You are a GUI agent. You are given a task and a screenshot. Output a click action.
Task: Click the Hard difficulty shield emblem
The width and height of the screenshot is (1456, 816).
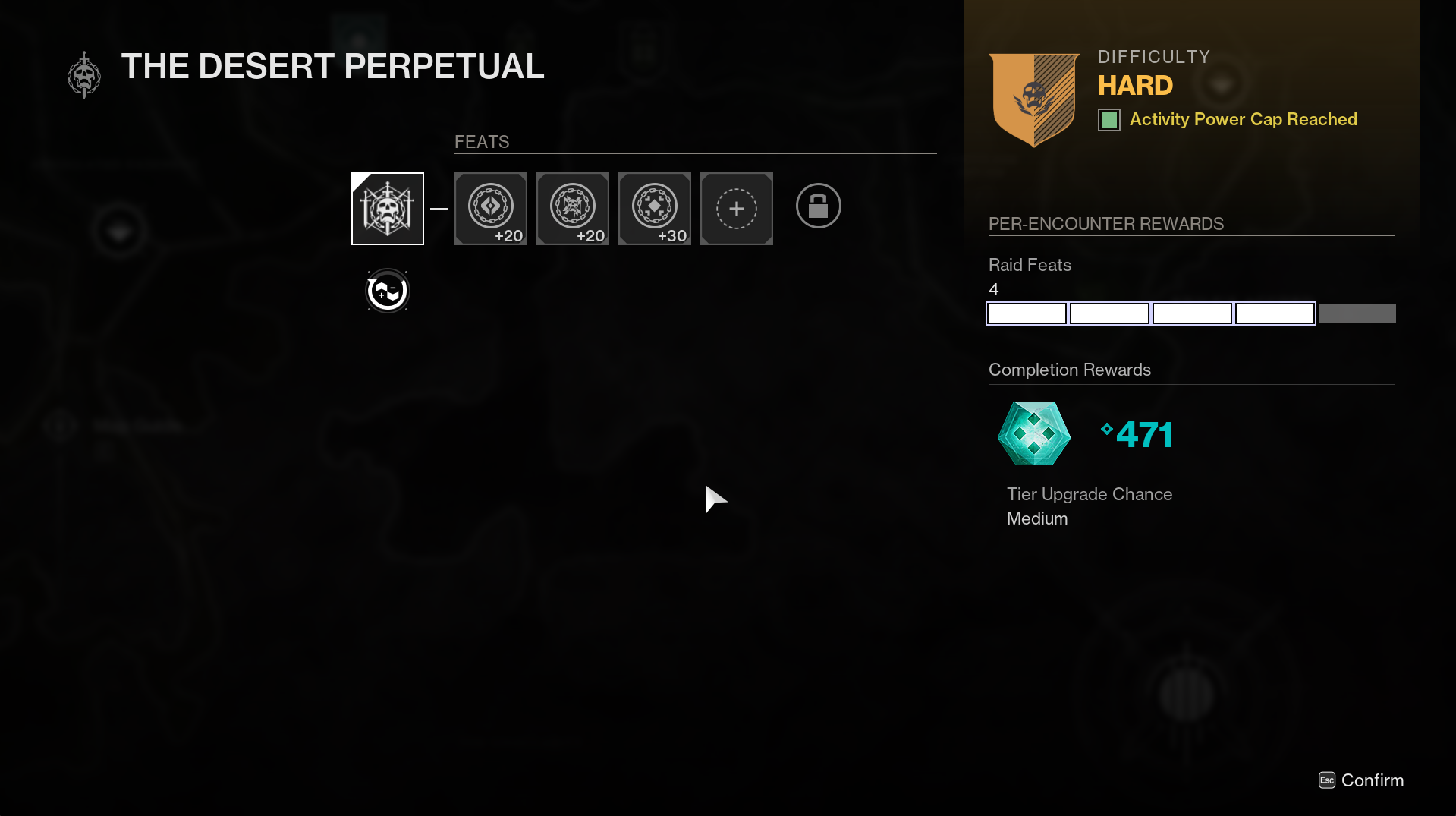pyautogui.click(x=1033, y=99)
